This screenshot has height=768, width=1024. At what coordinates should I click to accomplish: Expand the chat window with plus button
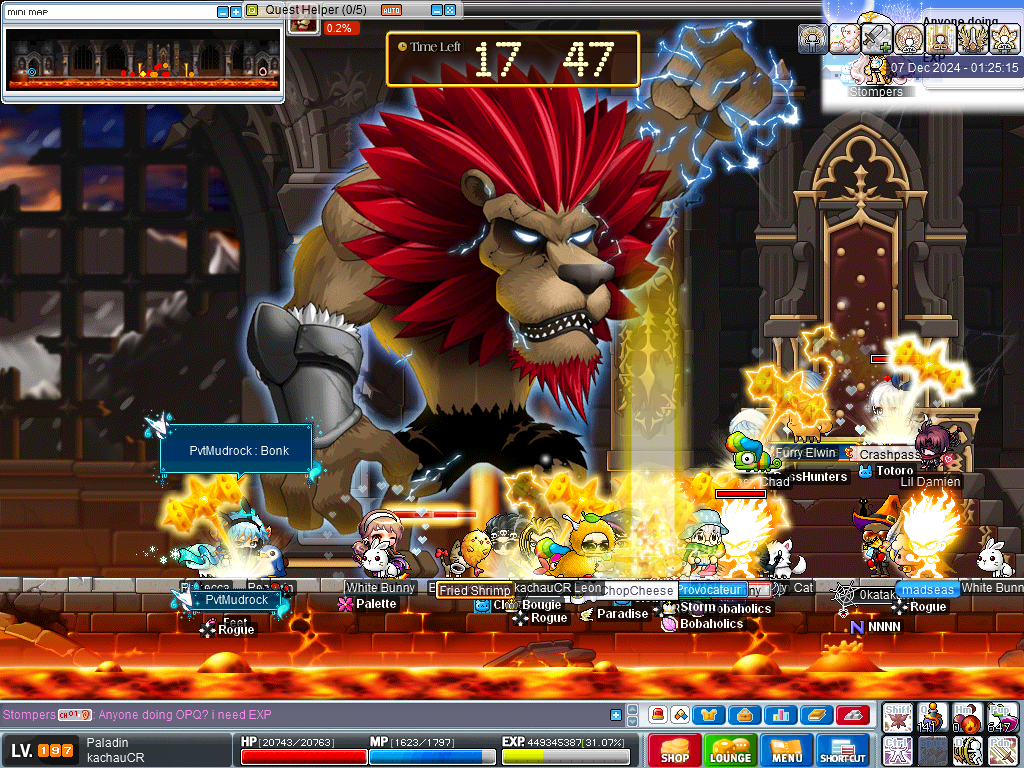click(x=616, y=715)
